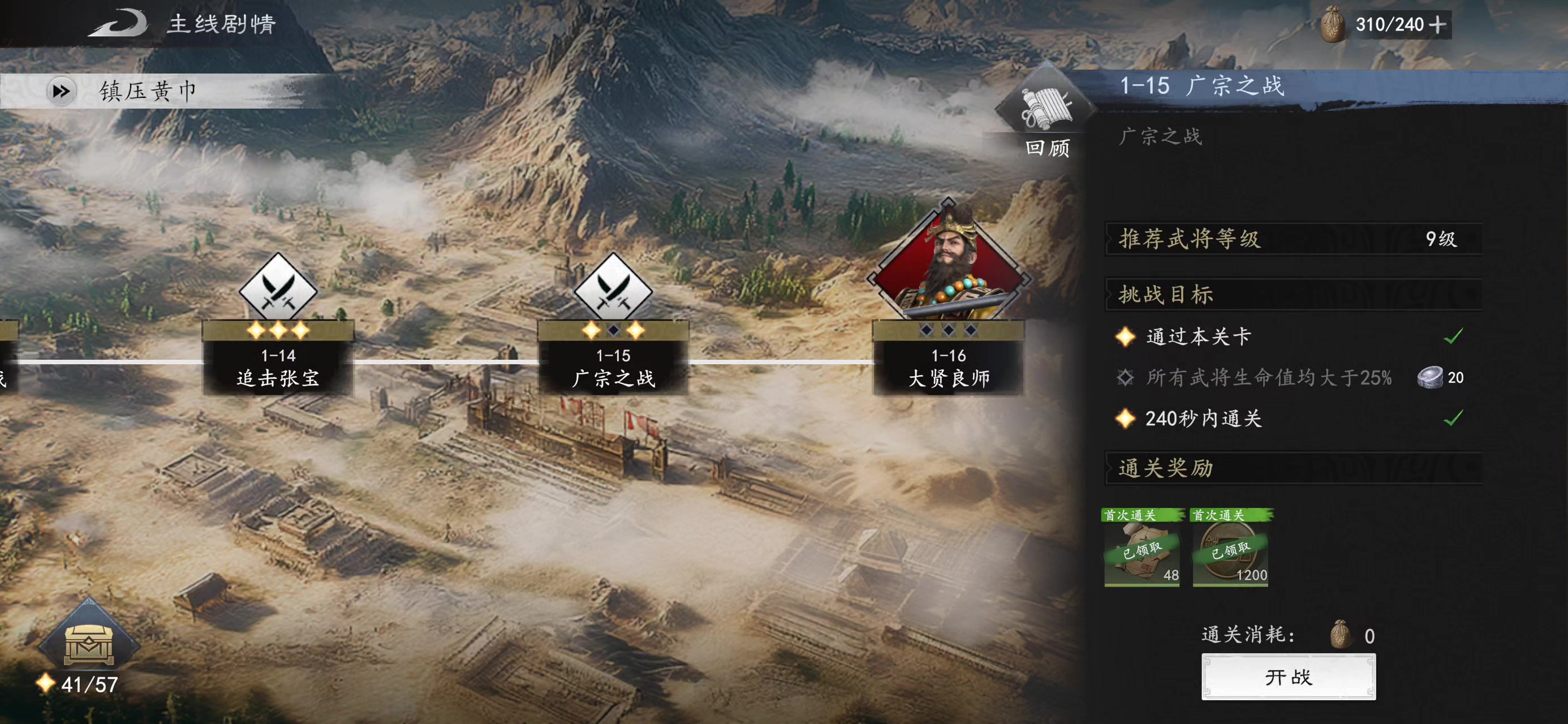
Task: Add stamina with the plus button
Action: tap(1438, 25)
